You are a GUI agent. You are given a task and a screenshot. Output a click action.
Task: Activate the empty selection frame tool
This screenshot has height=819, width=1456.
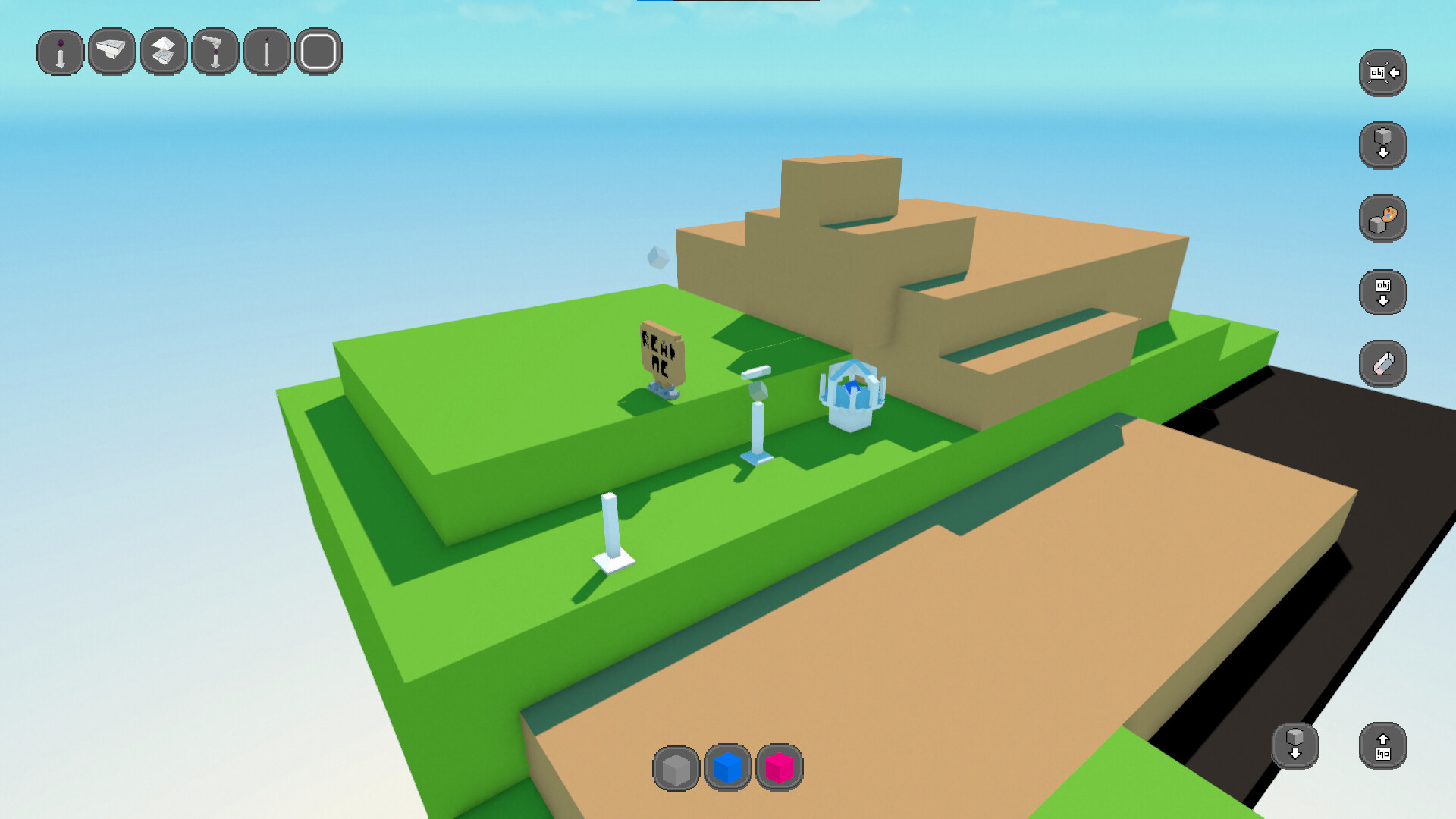pyautogui.click(x=319, y=51)
